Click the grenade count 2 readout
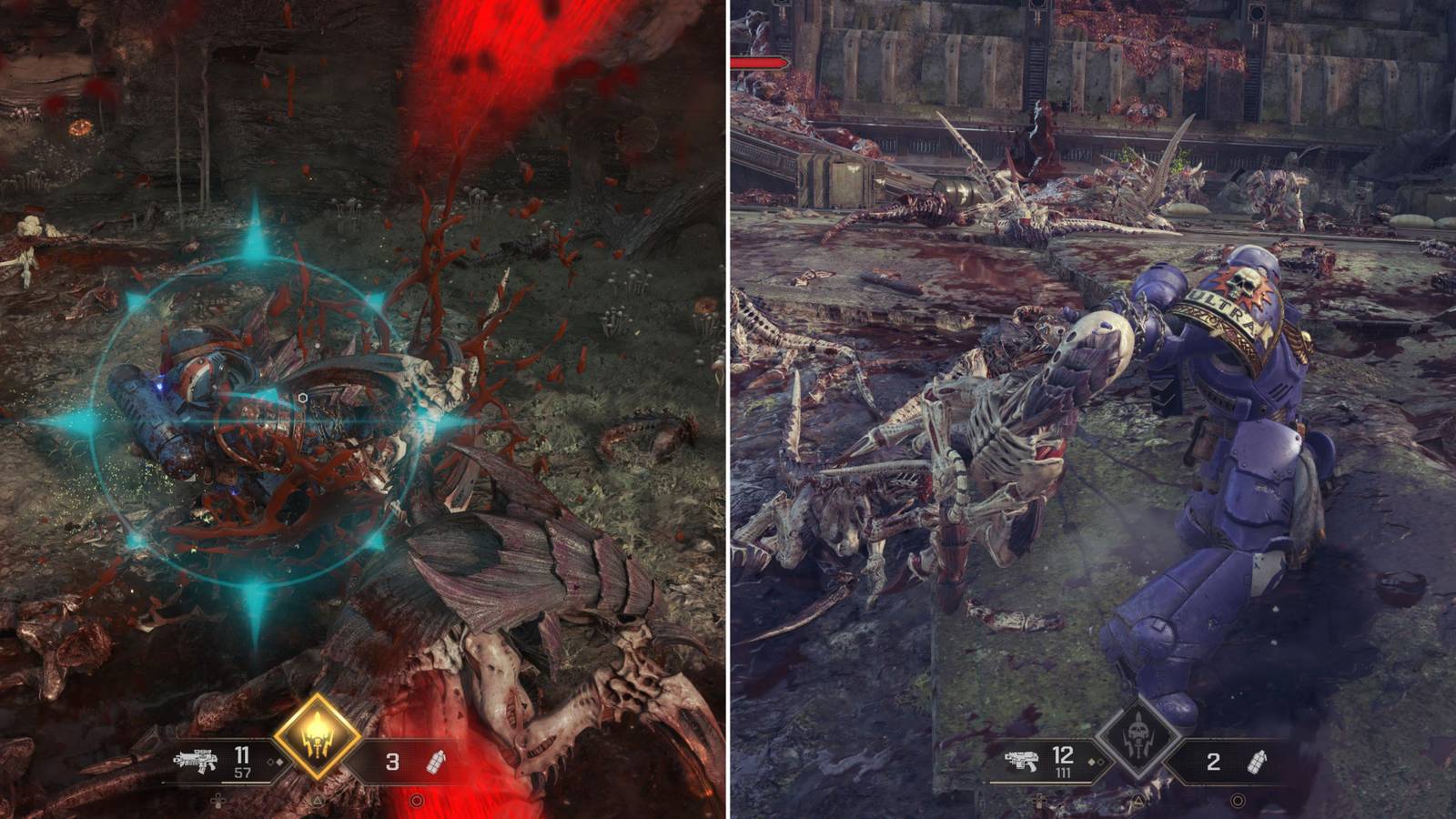The height and width of the screenshot is (819, 1456). [1212, 761]
